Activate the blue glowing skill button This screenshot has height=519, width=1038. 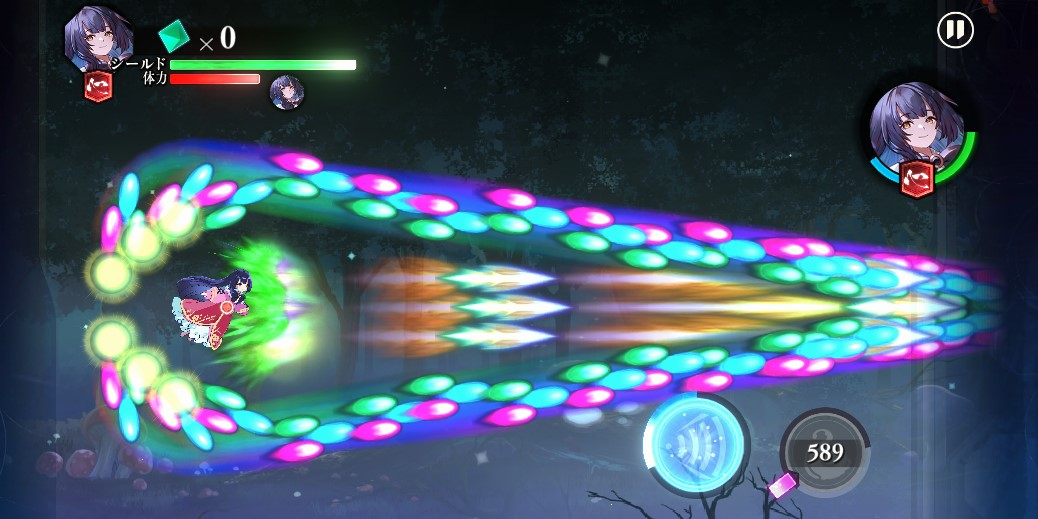(x=696, y=443)
